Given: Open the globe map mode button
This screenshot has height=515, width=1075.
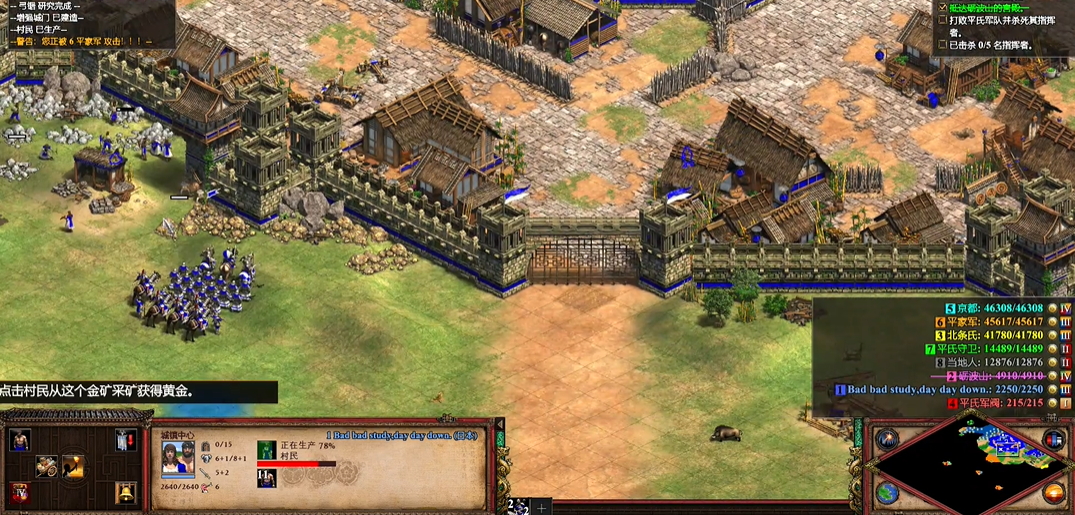Looking at the screenshot, I should pos(886,493).
